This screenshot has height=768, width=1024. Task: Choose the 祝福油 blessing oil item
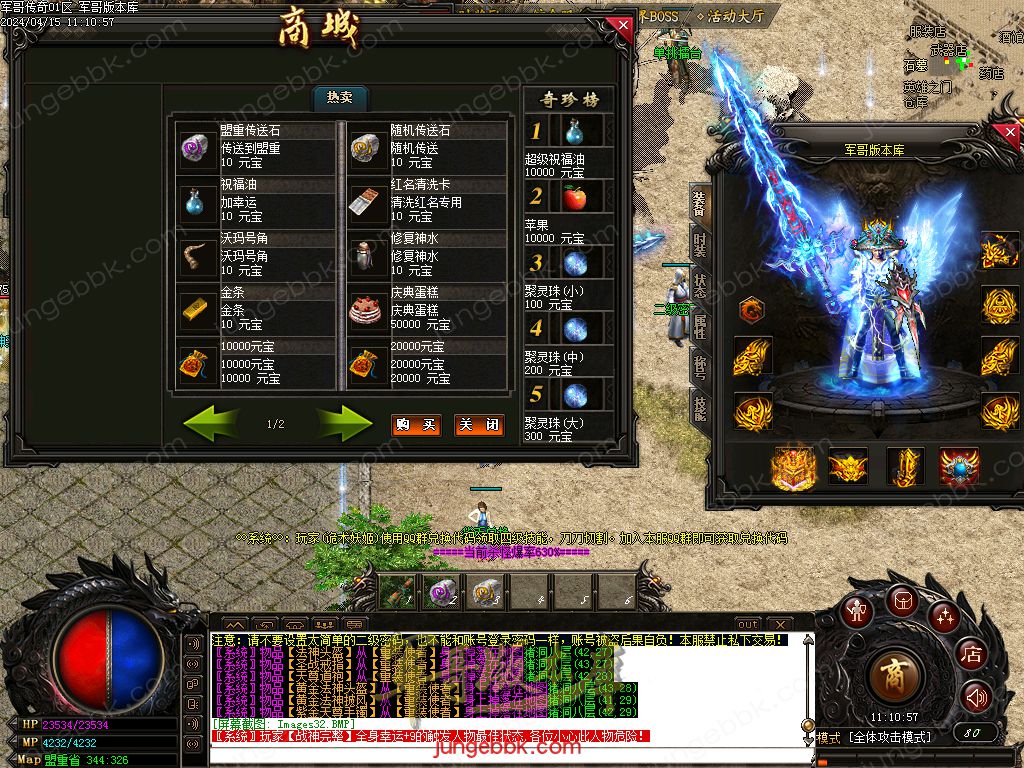[x=256, y=201]
